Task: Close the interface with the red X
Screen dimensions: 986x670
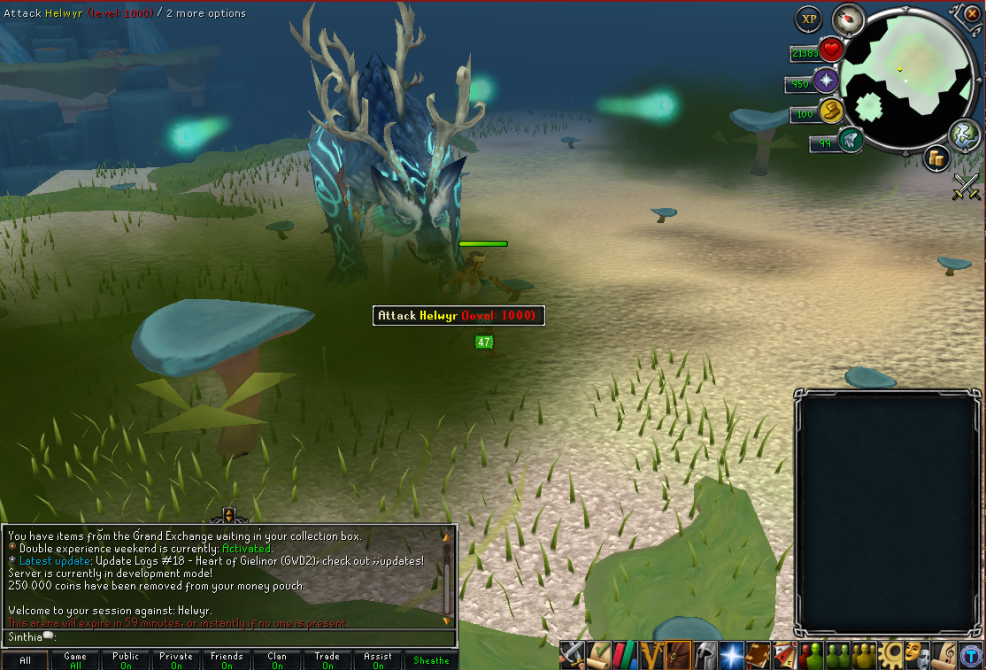Action: click(x=972, y=14)
